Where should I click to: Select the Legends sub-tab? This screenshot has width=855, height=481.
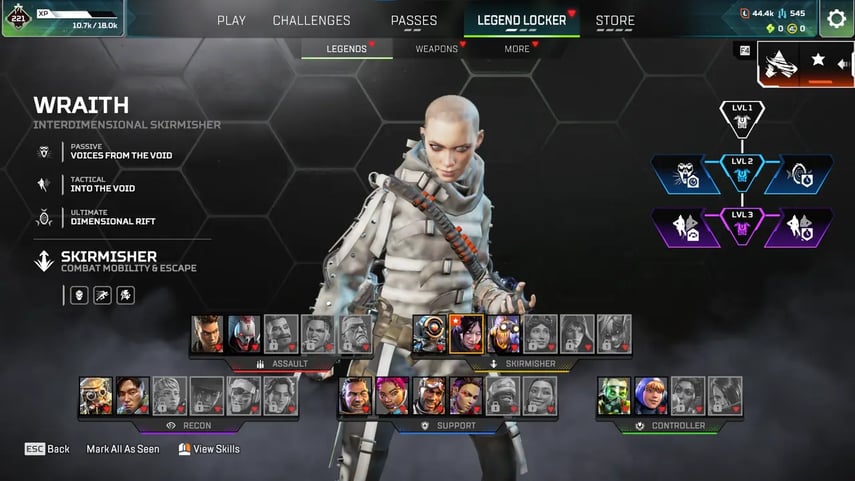(347, 48)
